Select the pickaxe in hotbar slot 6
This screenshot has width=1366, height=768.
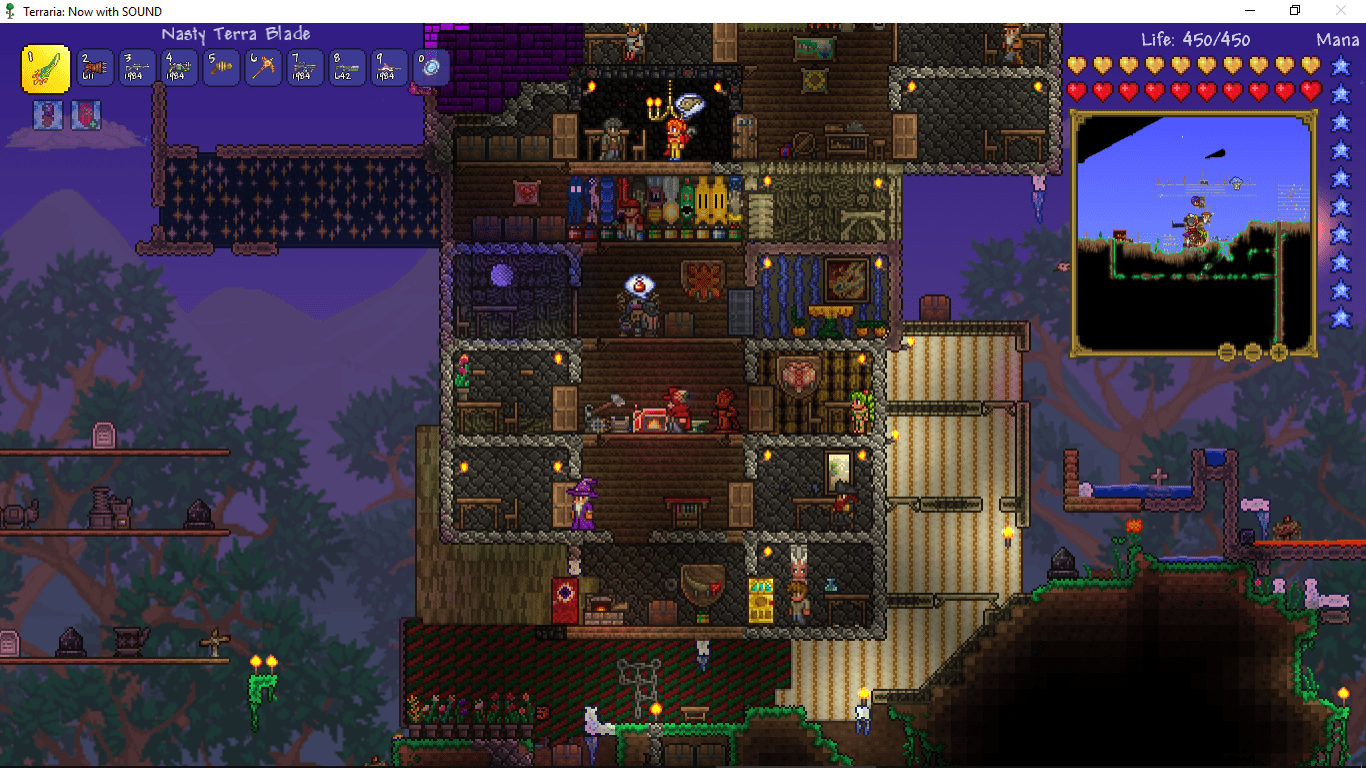[263, 68]
